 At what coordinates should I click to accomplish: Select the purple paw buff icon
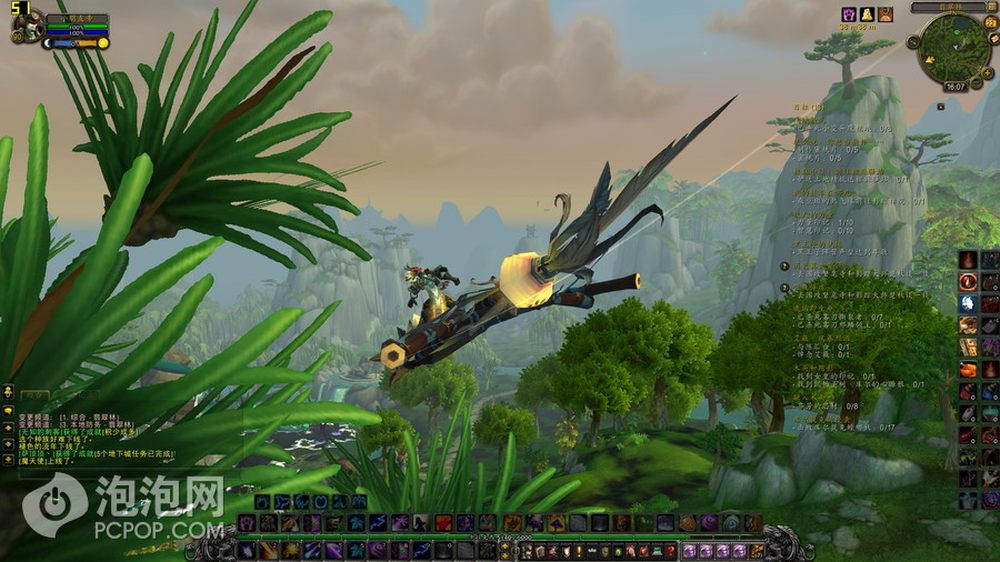849,14
